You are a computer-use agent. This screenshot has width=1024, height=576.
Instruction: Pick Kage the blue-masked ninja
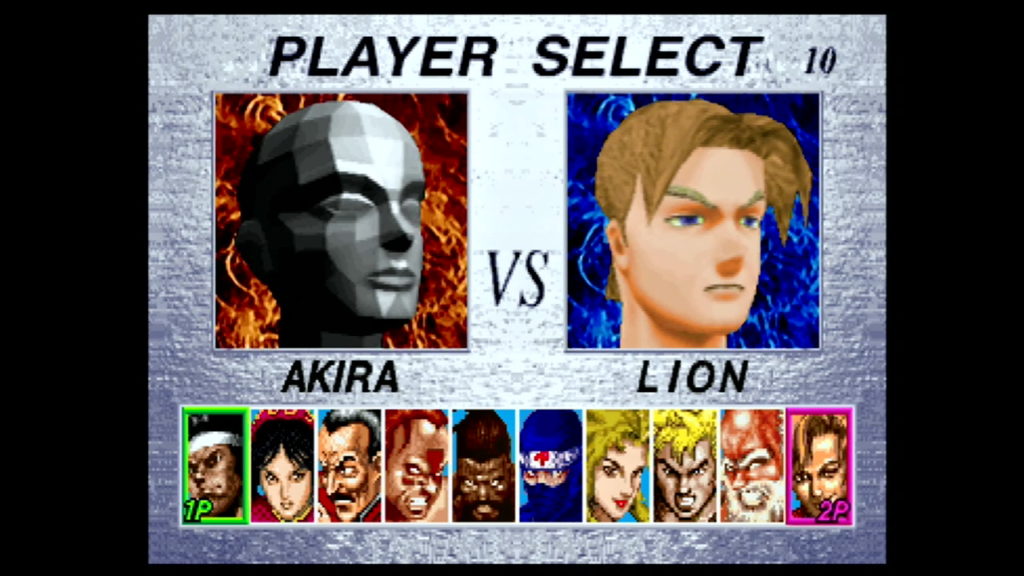click(x=550, y=465)
